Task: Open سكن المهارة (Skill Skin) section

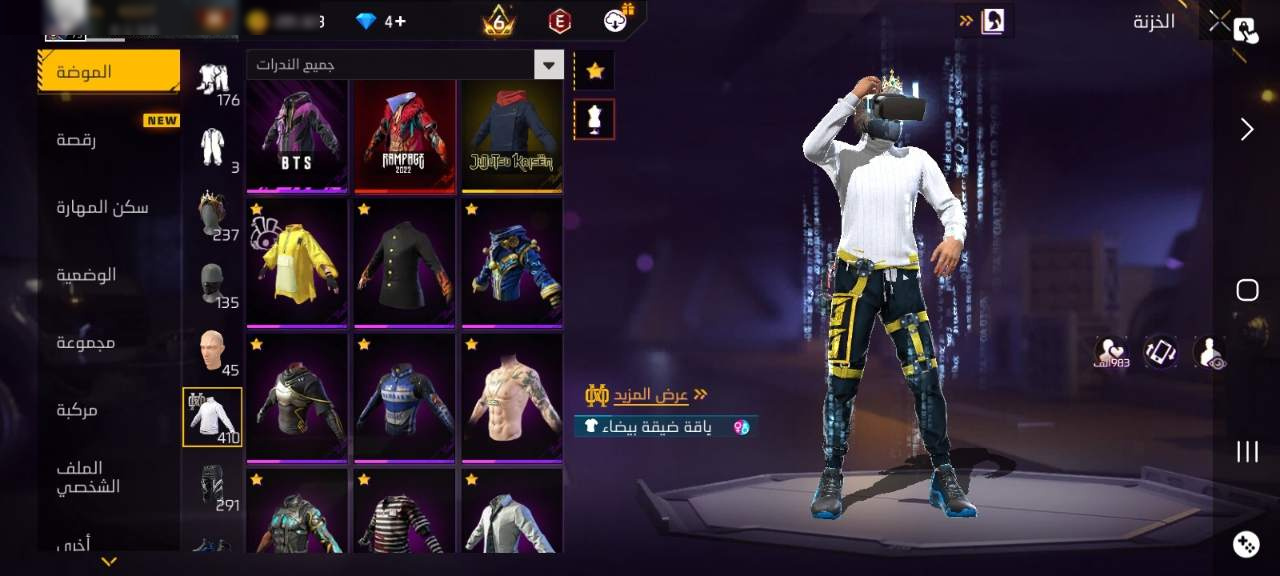Action: (102, 207)
